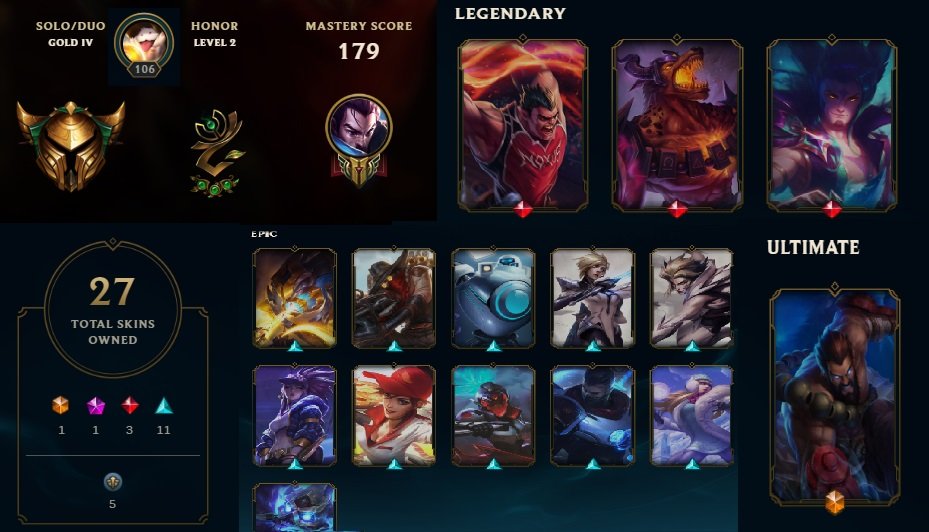The width and height of the screenshot is (929, 532).
Task: Select the Spirit Guard Udyr ultimate skin
Action: click(835, 393)
